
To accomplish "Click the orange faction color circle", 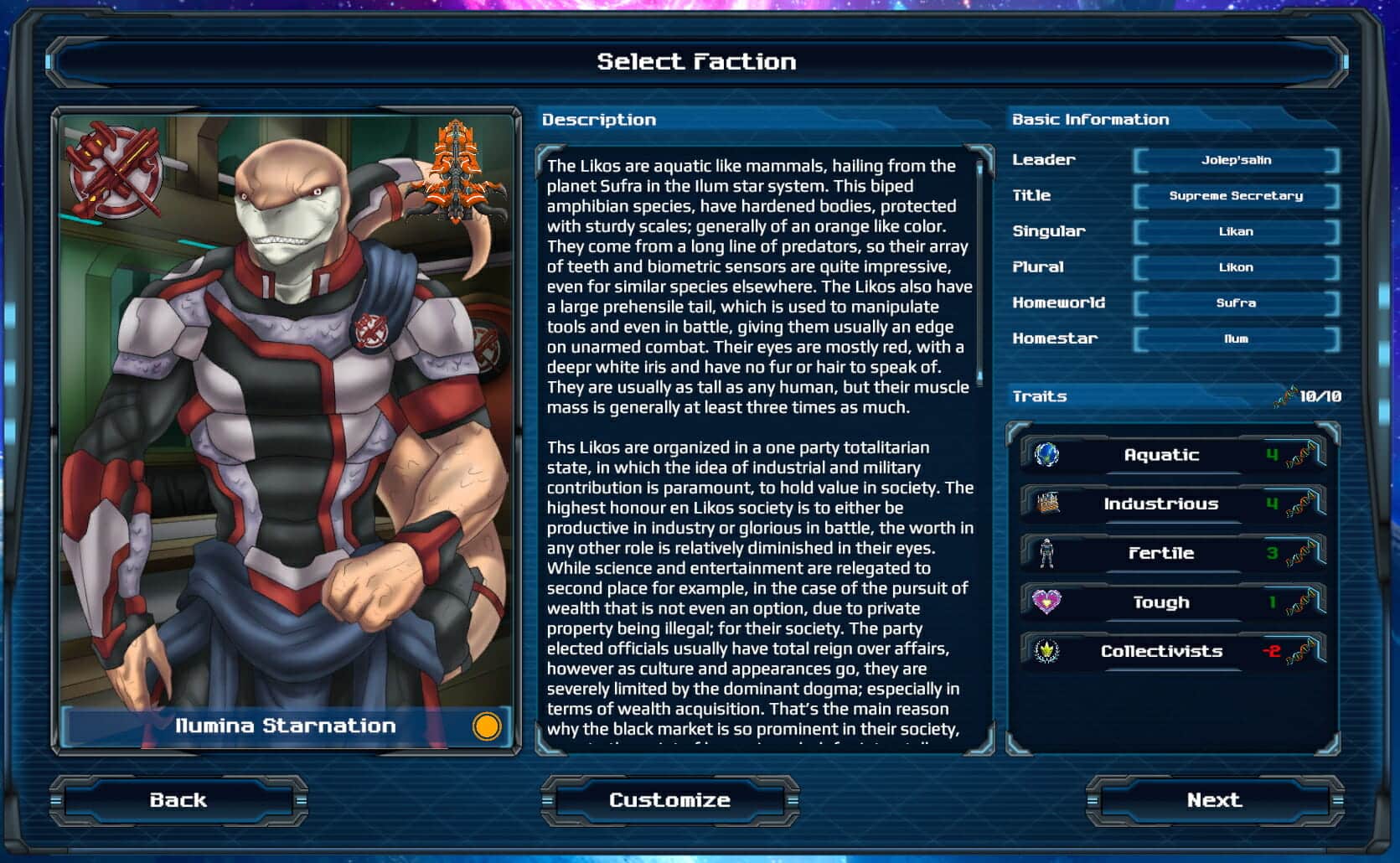I will click(486, 726).
